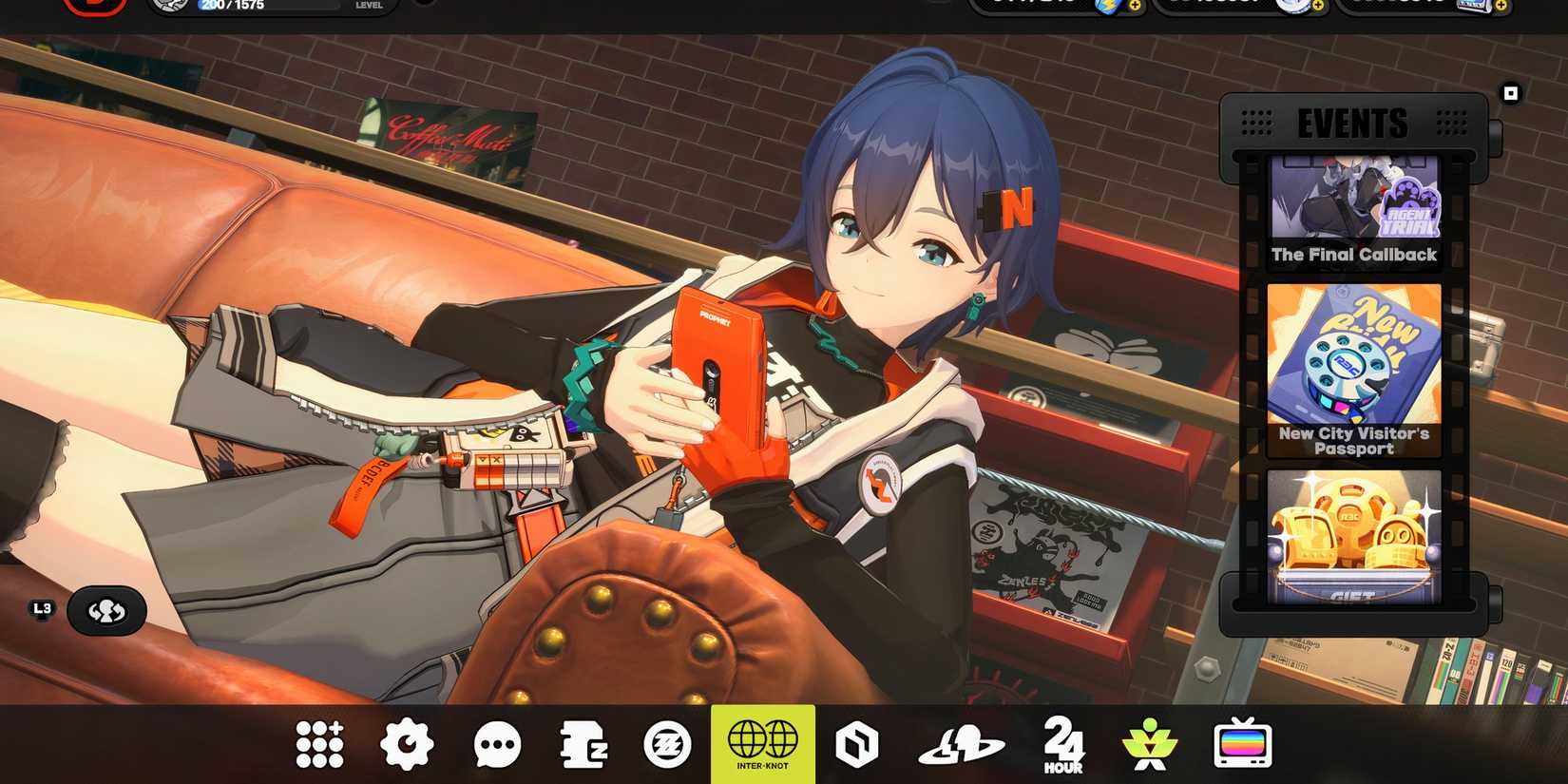Select the EVENTS header tab

pos(1352,124)
